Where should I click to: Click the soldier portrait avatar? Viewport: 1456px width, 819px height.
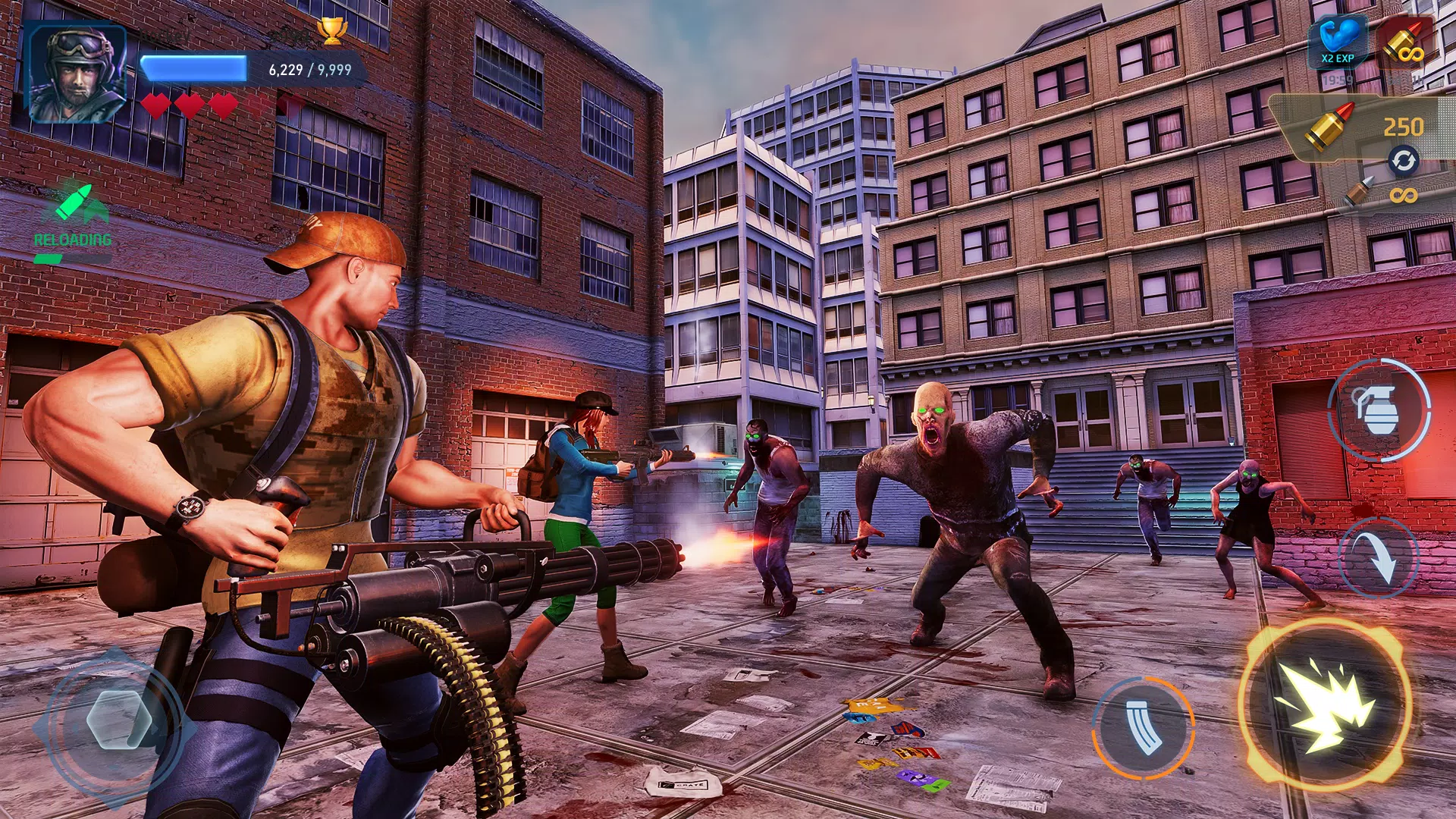click(77, 74)
